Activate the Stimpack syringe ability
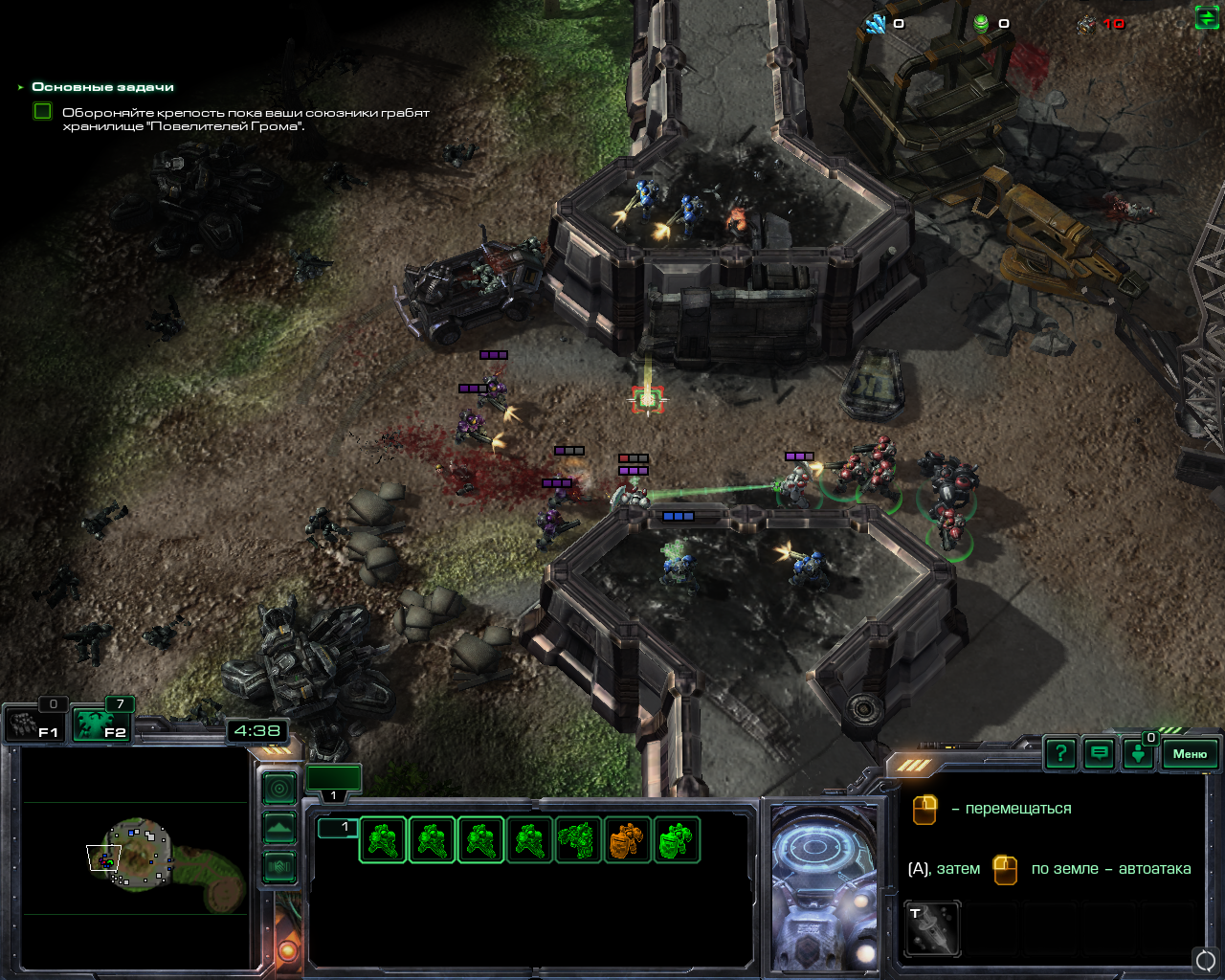The height and width of the screenshot is (980, 1225). pos(932,928)
